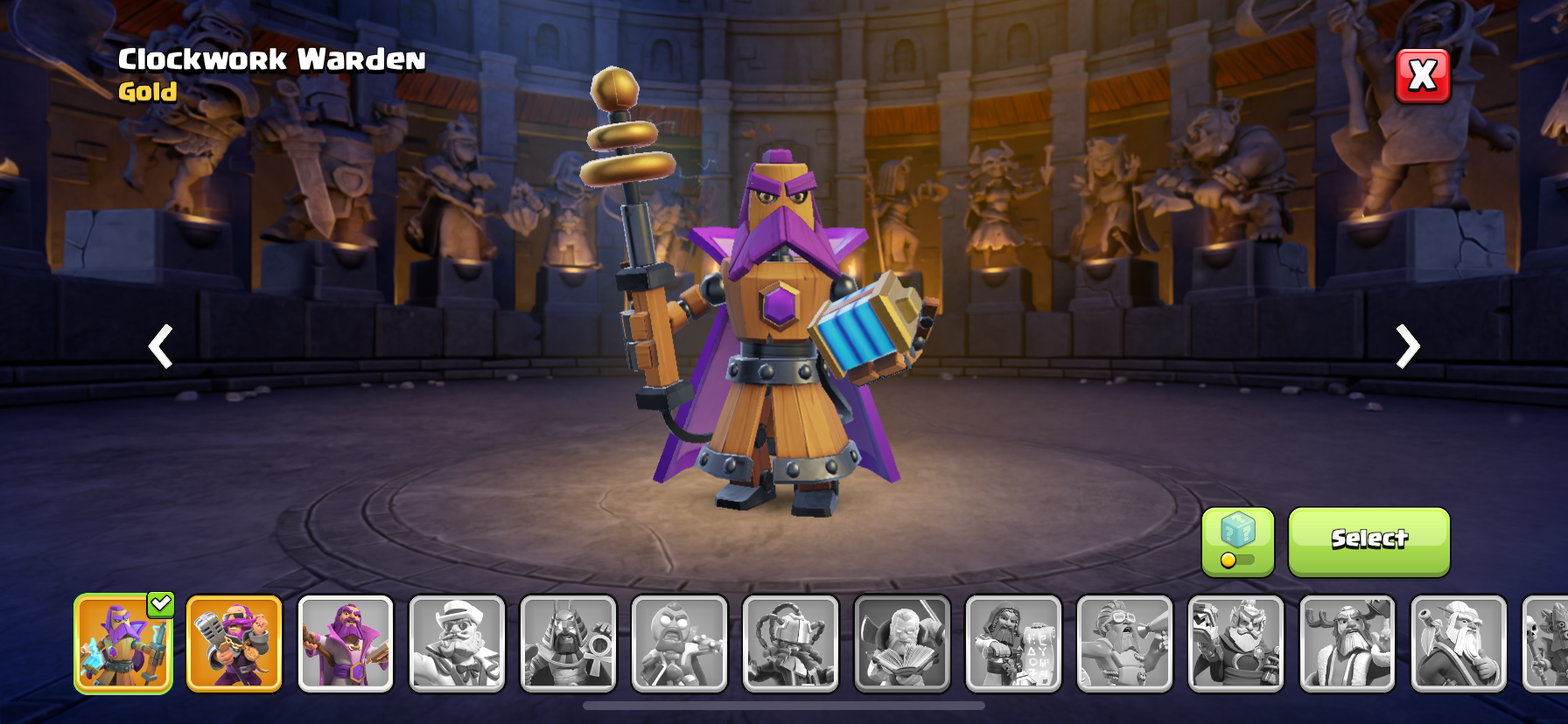Advance to the next Warden skin
The height and width of the screenshot is (724, 1568).
tap(1407, 346)
